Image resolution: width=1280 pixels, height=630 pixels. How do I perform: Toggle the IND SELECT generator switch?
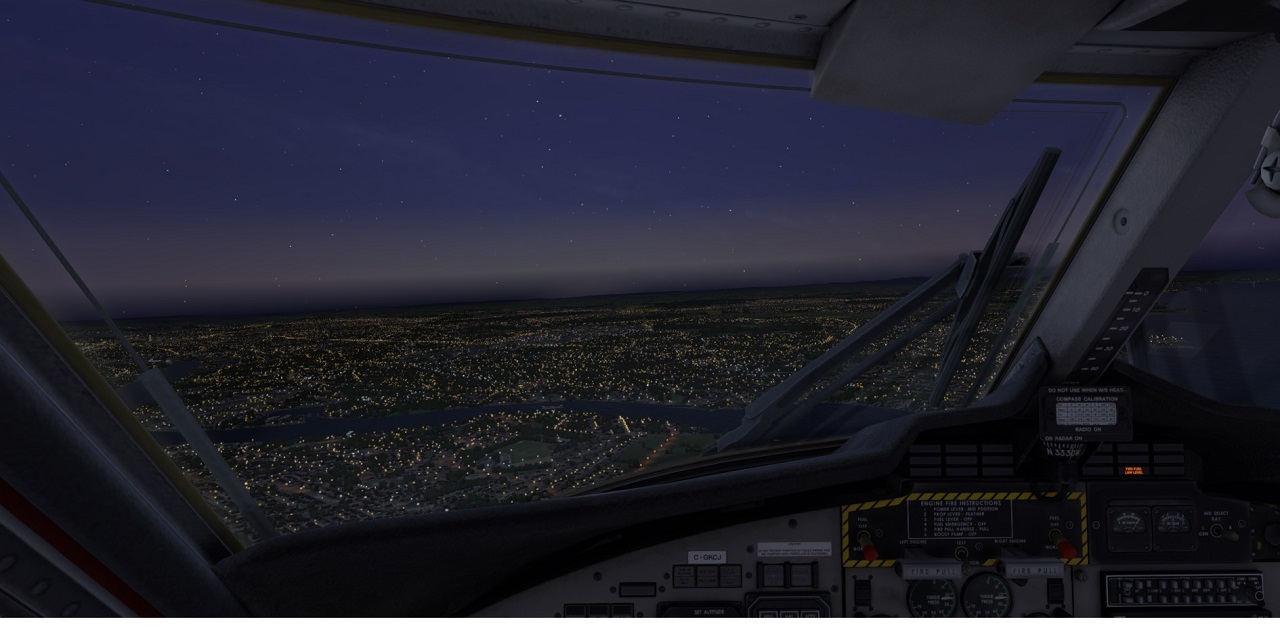(1217, 529)
